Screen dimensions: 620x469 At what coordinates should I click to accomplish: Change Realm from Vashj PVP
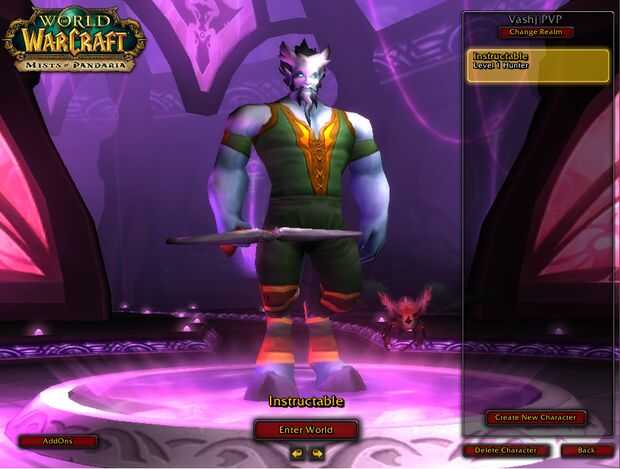[x=536, y=32]
